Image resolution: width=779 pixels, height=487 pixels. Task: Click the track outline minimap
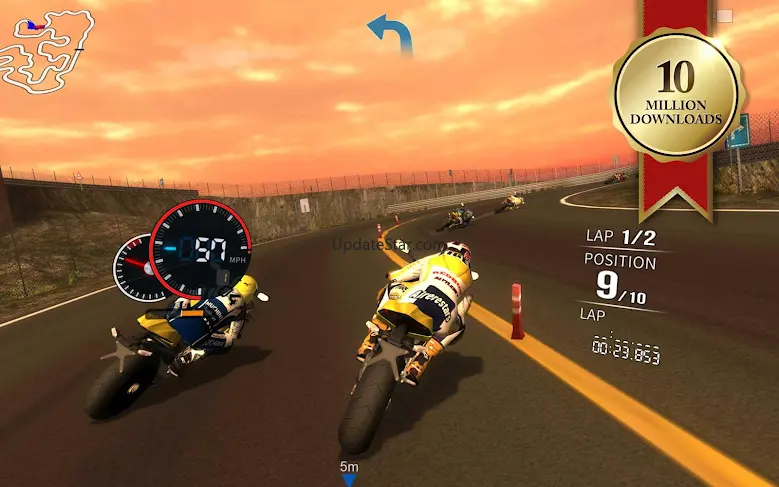47,50
